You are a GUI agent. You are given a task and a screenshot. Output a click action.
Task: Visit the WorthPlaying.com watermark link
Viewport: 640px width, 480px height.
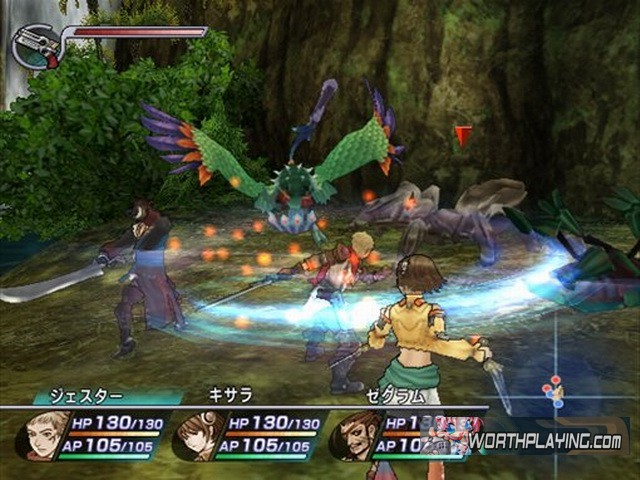[x=545, y=440]
